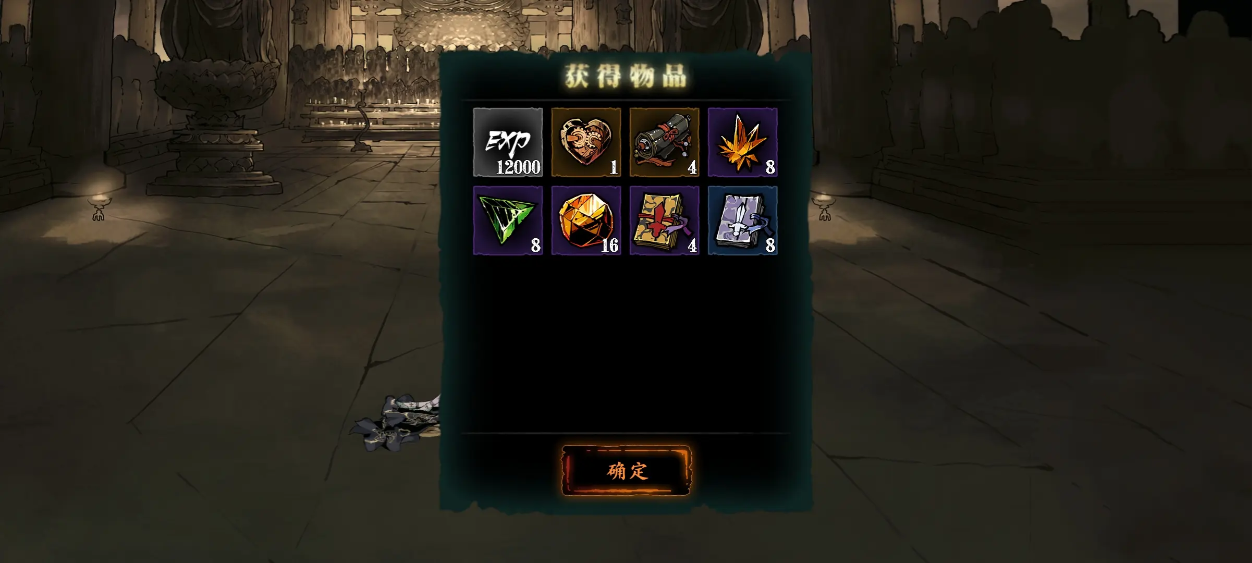1252x563 pixels.
Task: Select the orange faceted gem slot
Action: click(x=586, y=220)
